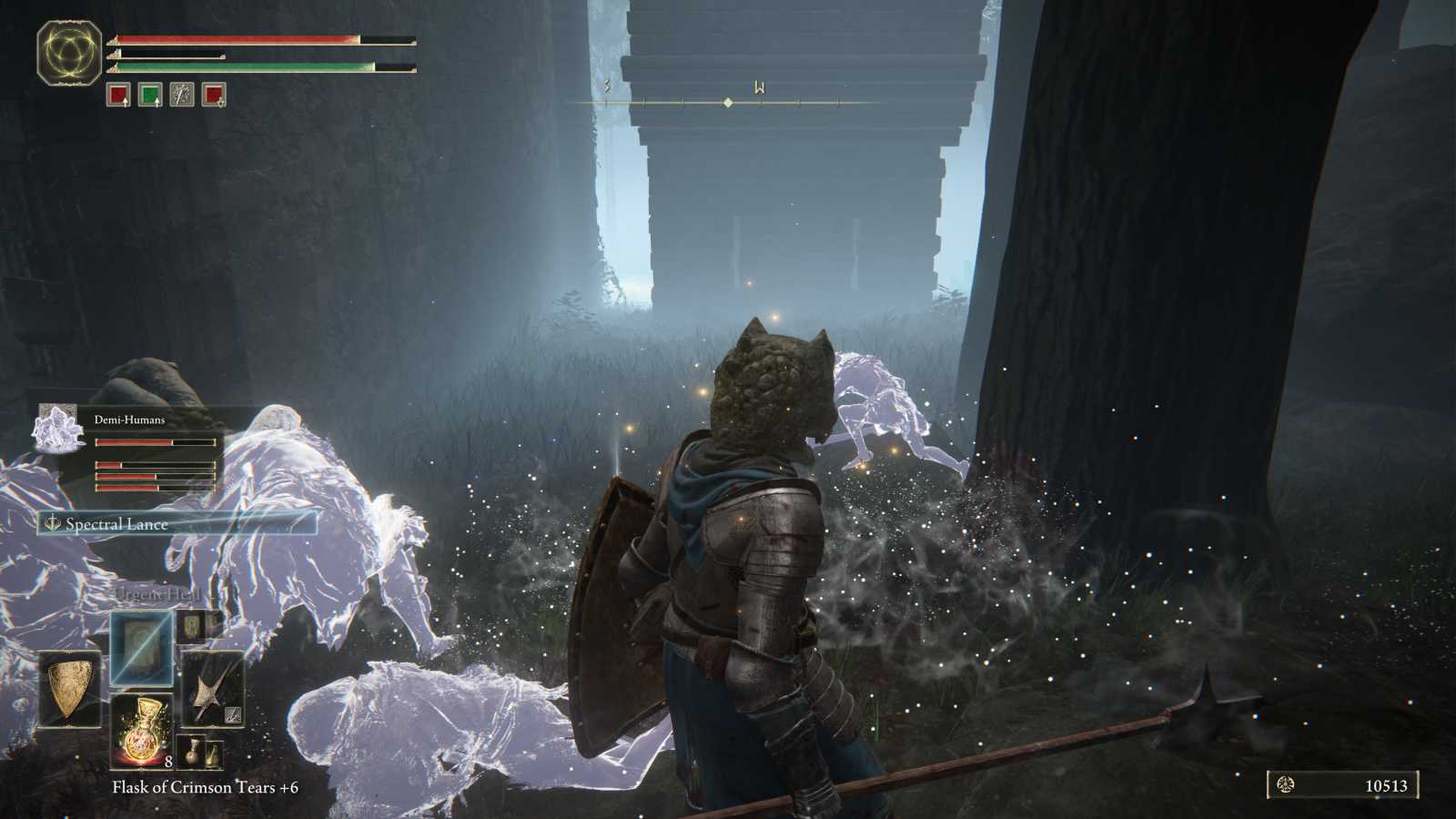
Task: Select the talisman icon beside Urgent Heal
Action: [x=192, y=626]
